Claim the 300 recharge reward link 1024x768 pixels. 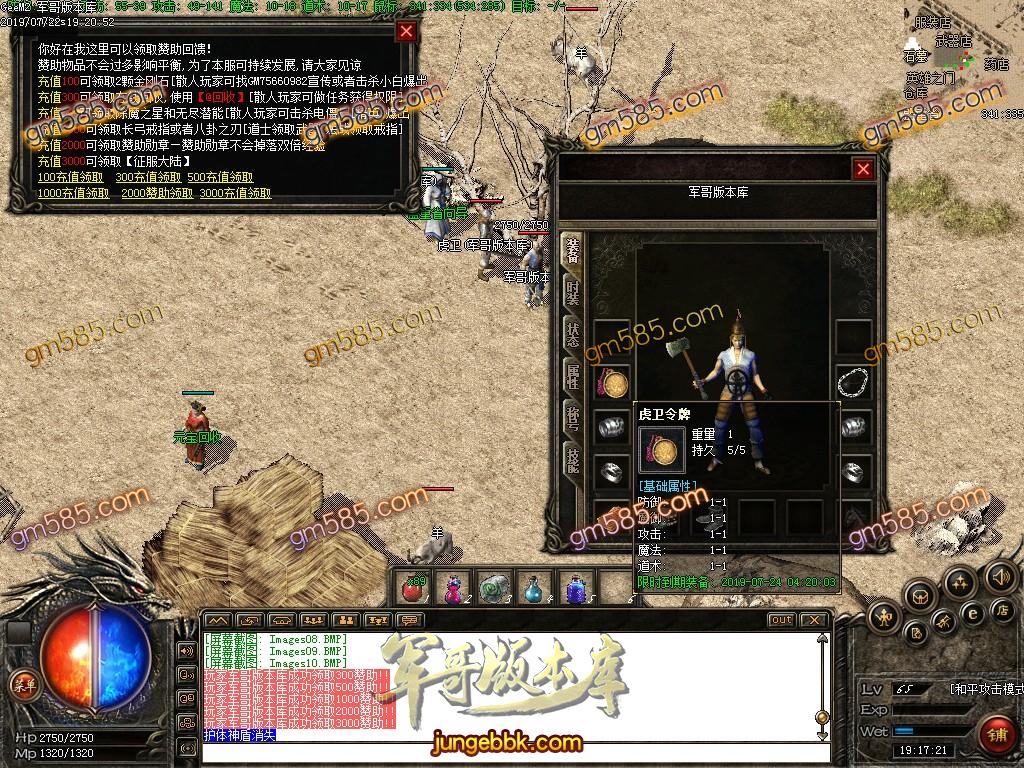tap(148, 178)
